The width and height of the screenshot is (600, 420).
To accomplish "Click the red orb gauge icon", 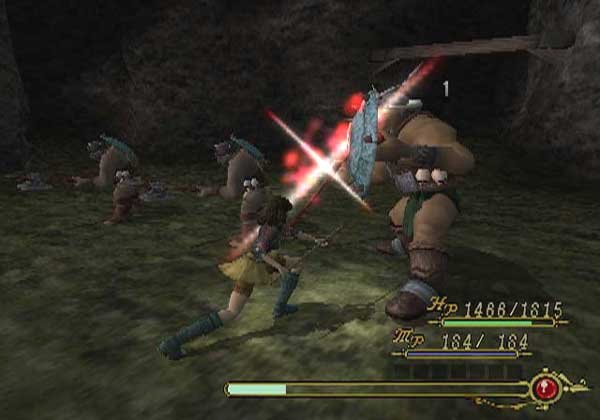I will click(x=546, y=388).
